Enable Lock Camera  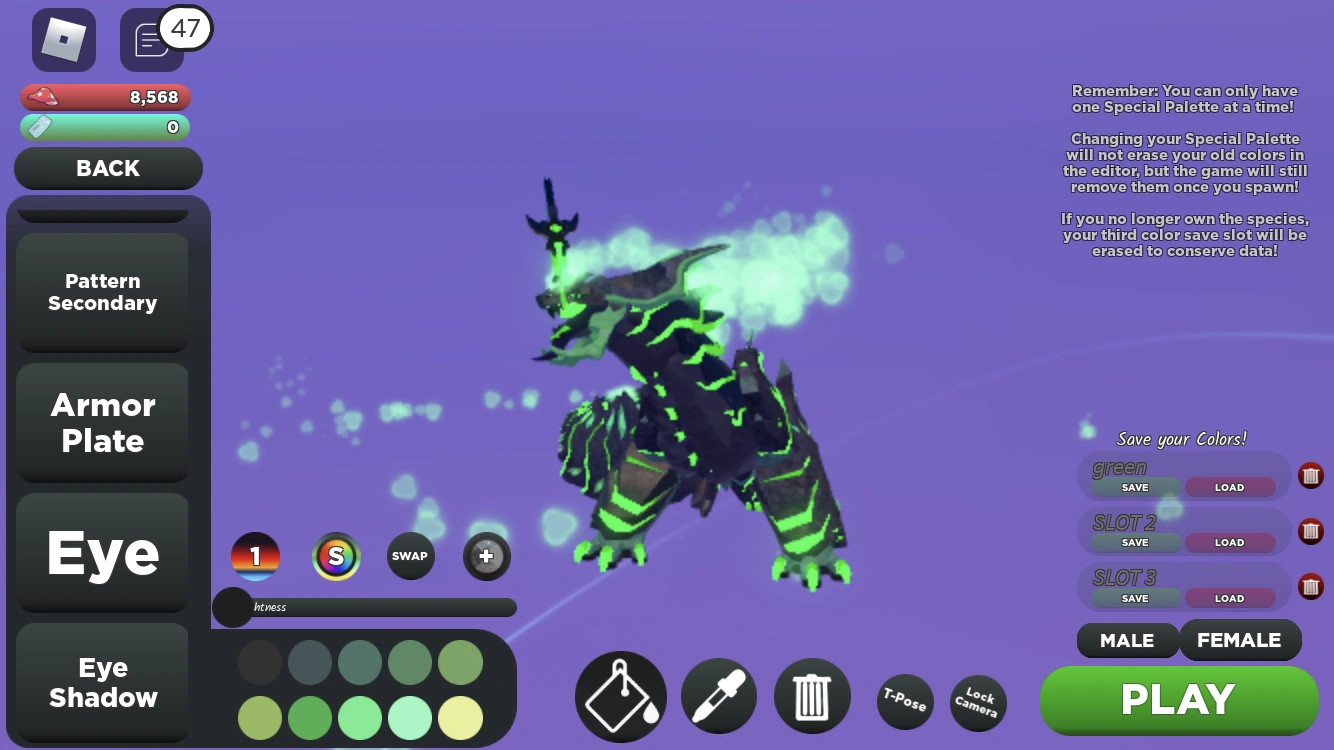click(x=977, y=703)
